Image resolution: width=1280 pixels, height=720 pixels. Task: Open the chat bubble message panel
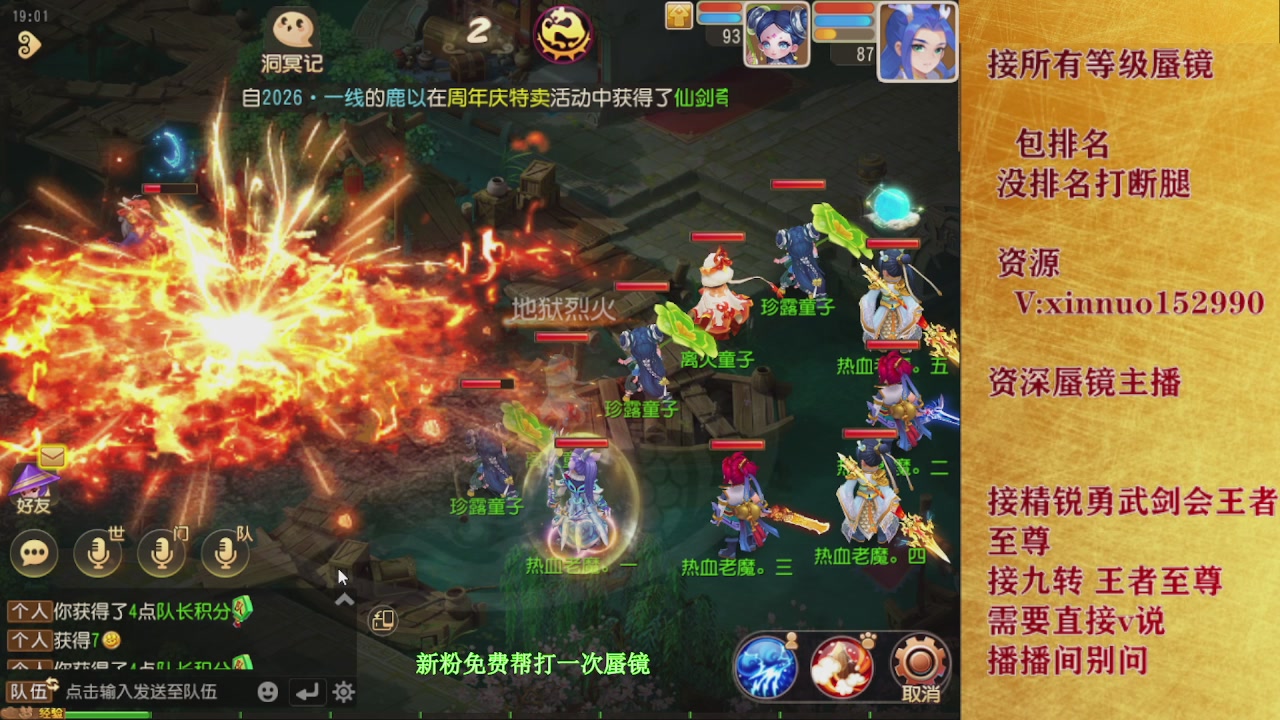coord(34,553)
